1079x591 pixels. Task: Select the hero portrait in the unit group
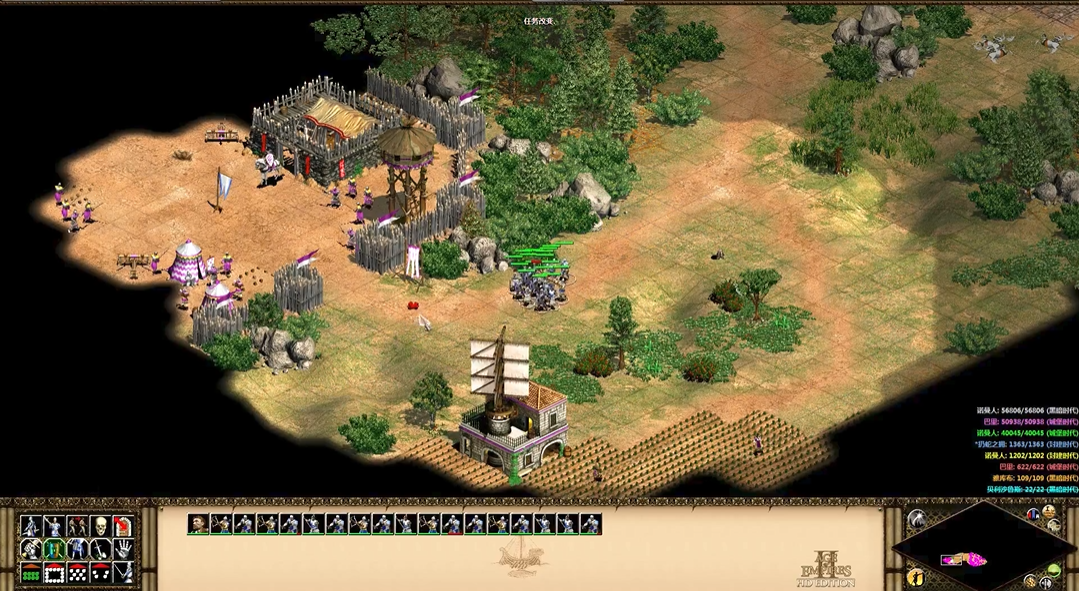click(198, 523)
